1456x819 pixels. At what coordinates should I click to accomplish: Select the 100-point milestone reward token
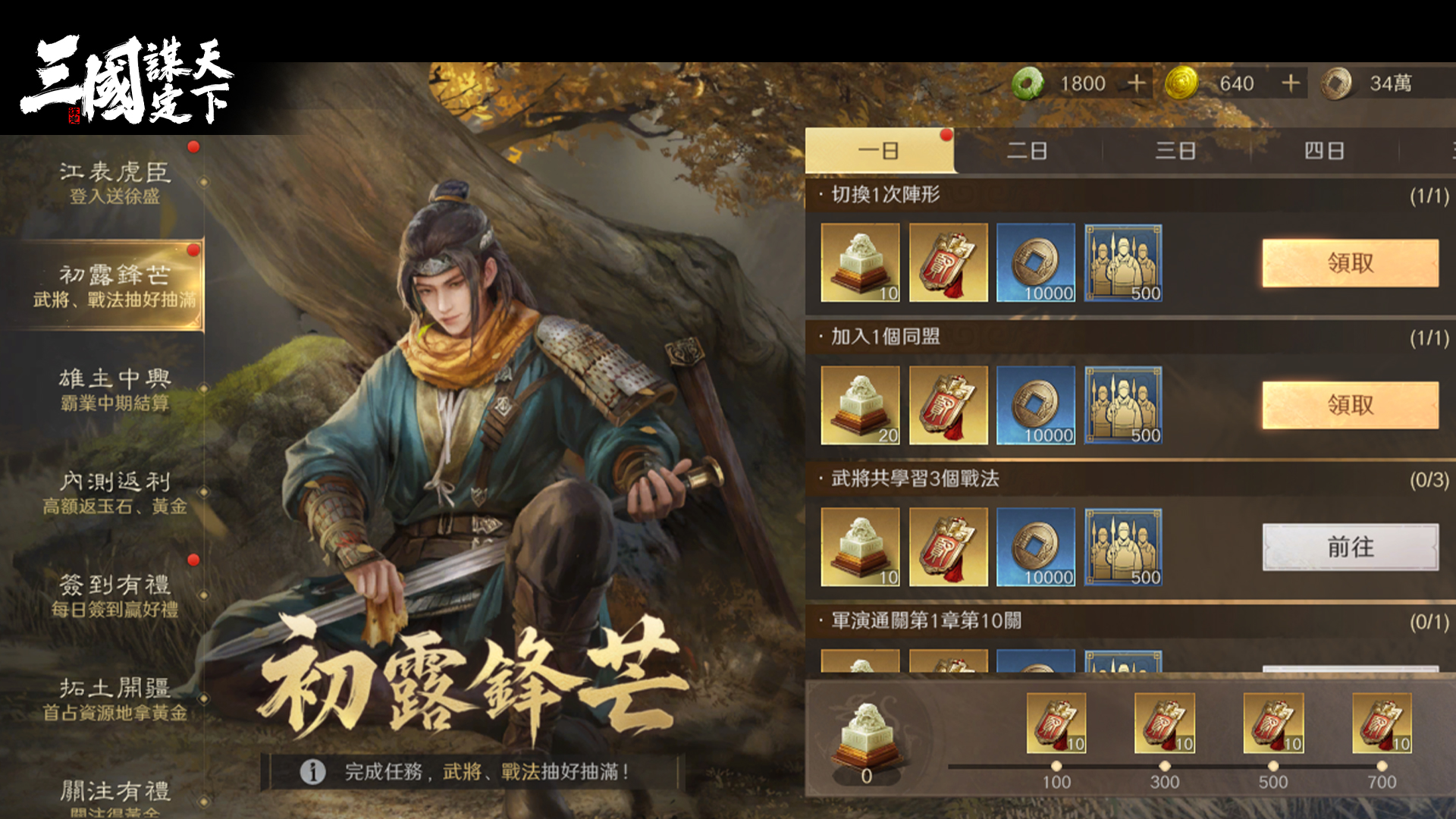[1056, 723]
